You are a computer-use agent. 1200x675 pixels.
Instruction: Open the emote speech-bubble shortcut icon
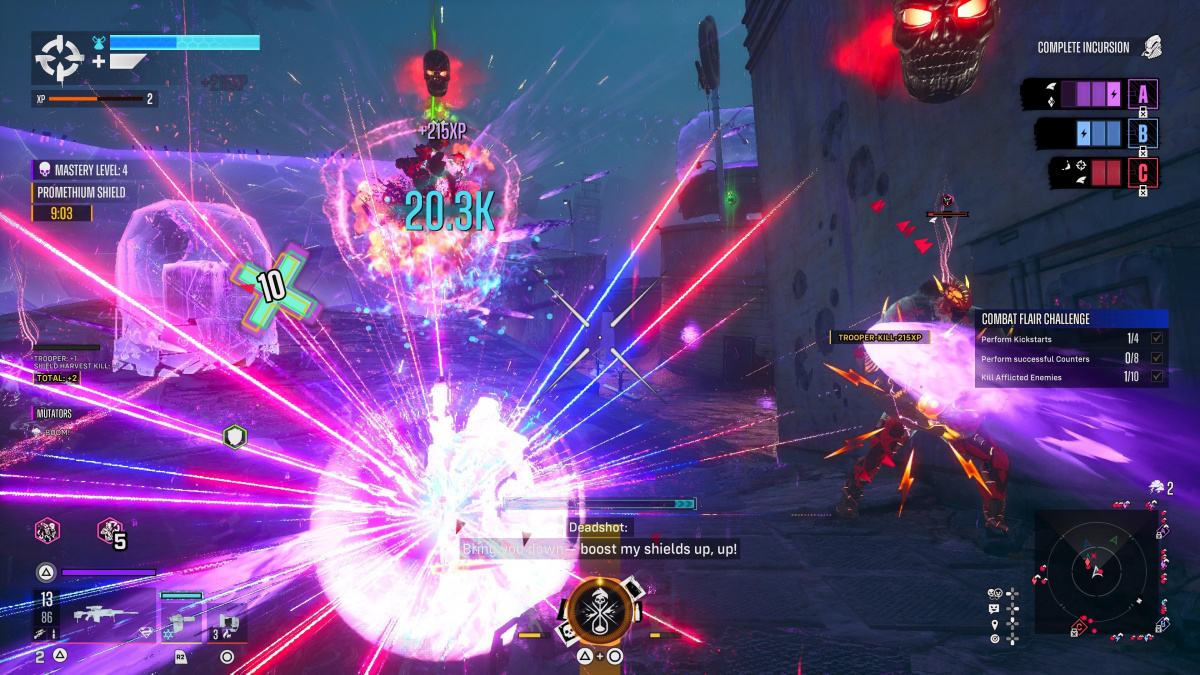pos(994,608)
